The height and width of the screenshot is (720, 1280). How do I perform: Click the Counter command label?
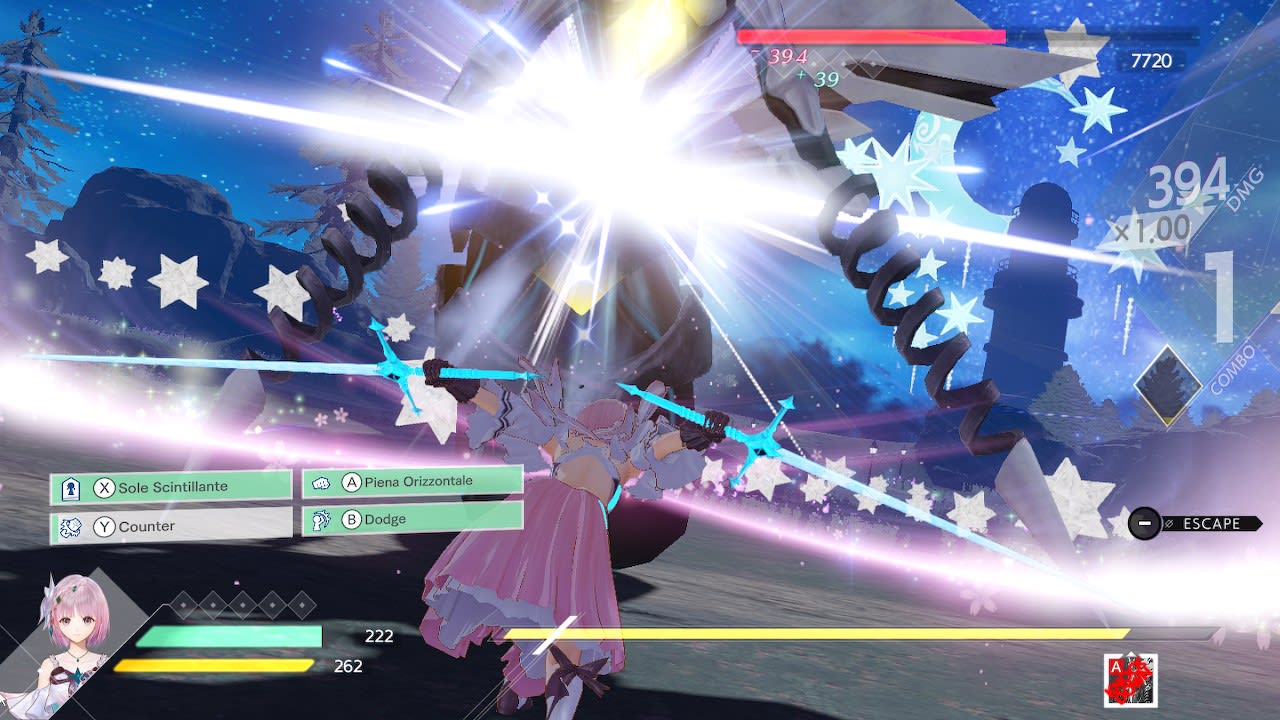[x=145, y=525]
